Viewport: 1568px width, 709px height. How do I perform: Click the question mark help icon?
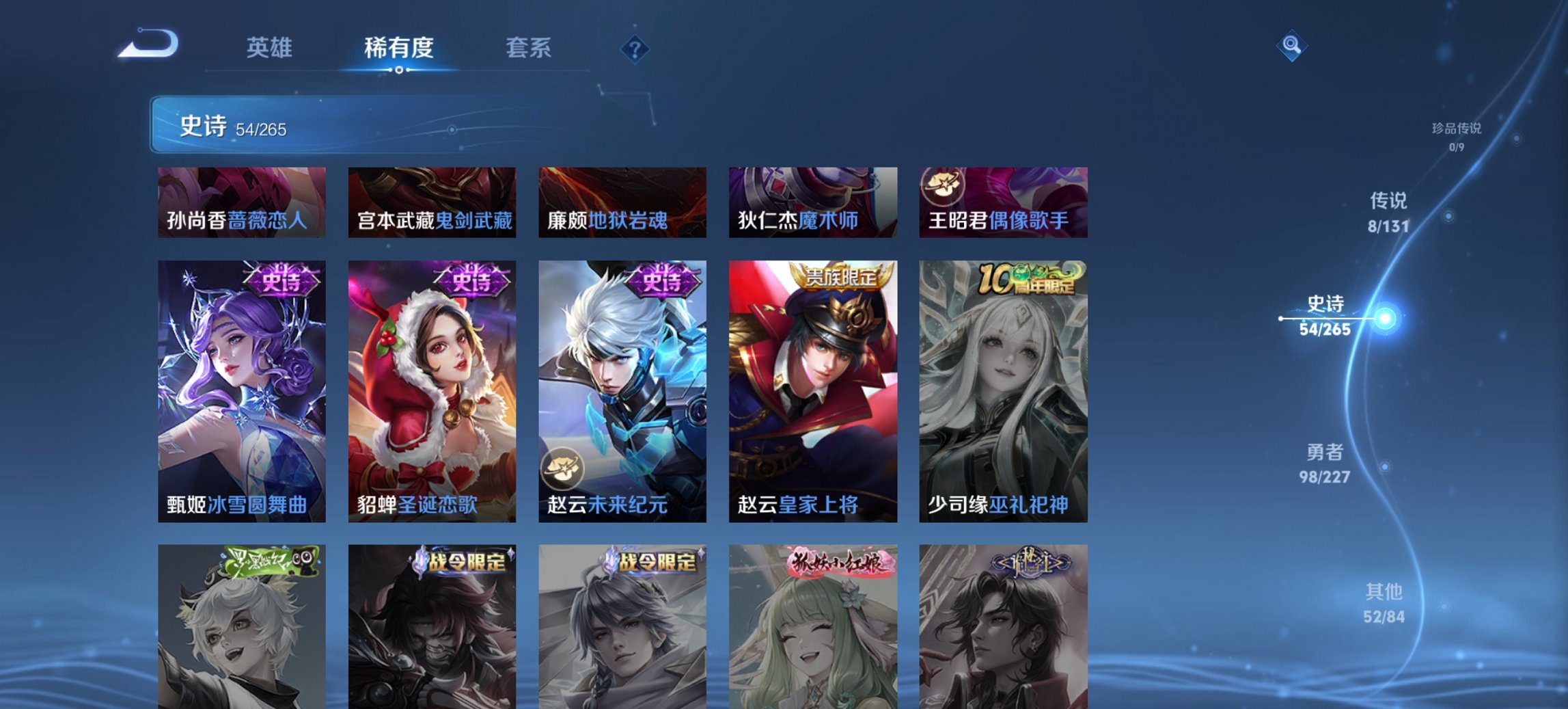point(634,49)
